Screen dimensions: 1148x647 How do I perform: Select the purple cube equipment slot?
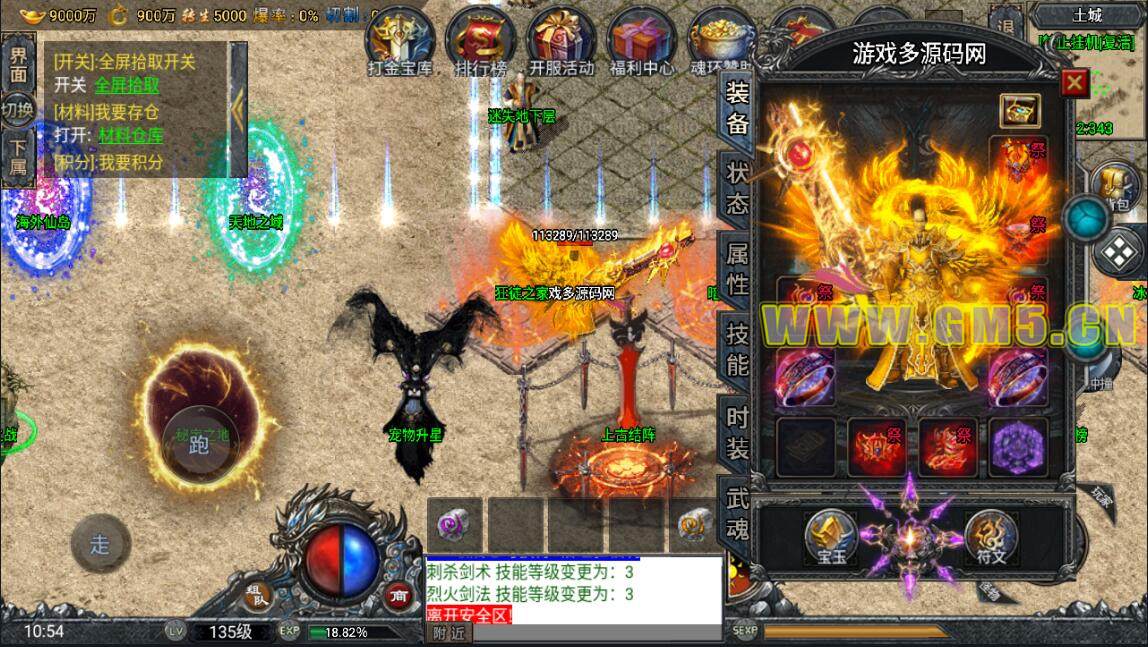1018,446
